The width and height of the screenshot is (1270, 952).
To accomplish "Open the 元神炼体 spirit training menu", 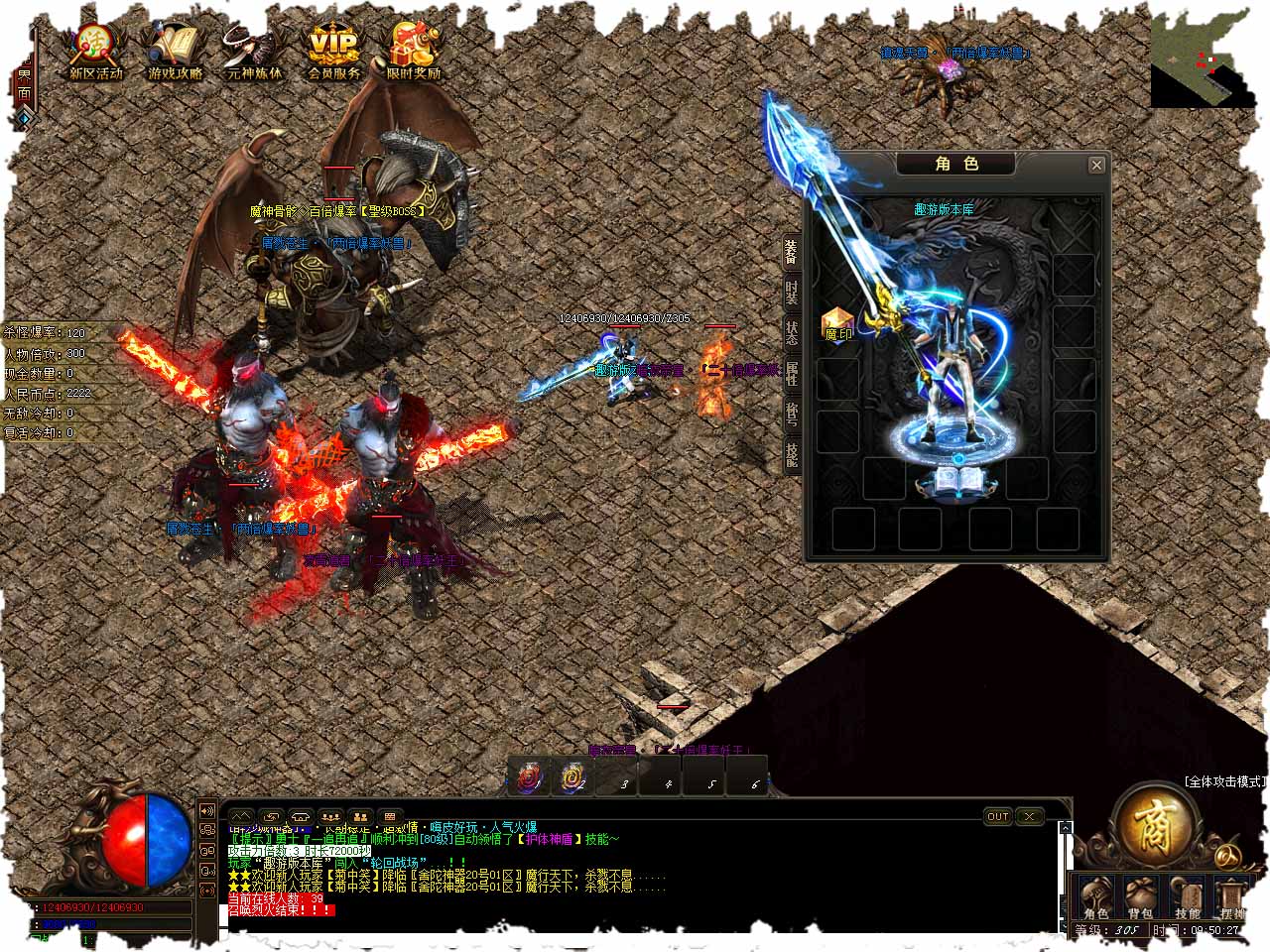I will [254, 52].
